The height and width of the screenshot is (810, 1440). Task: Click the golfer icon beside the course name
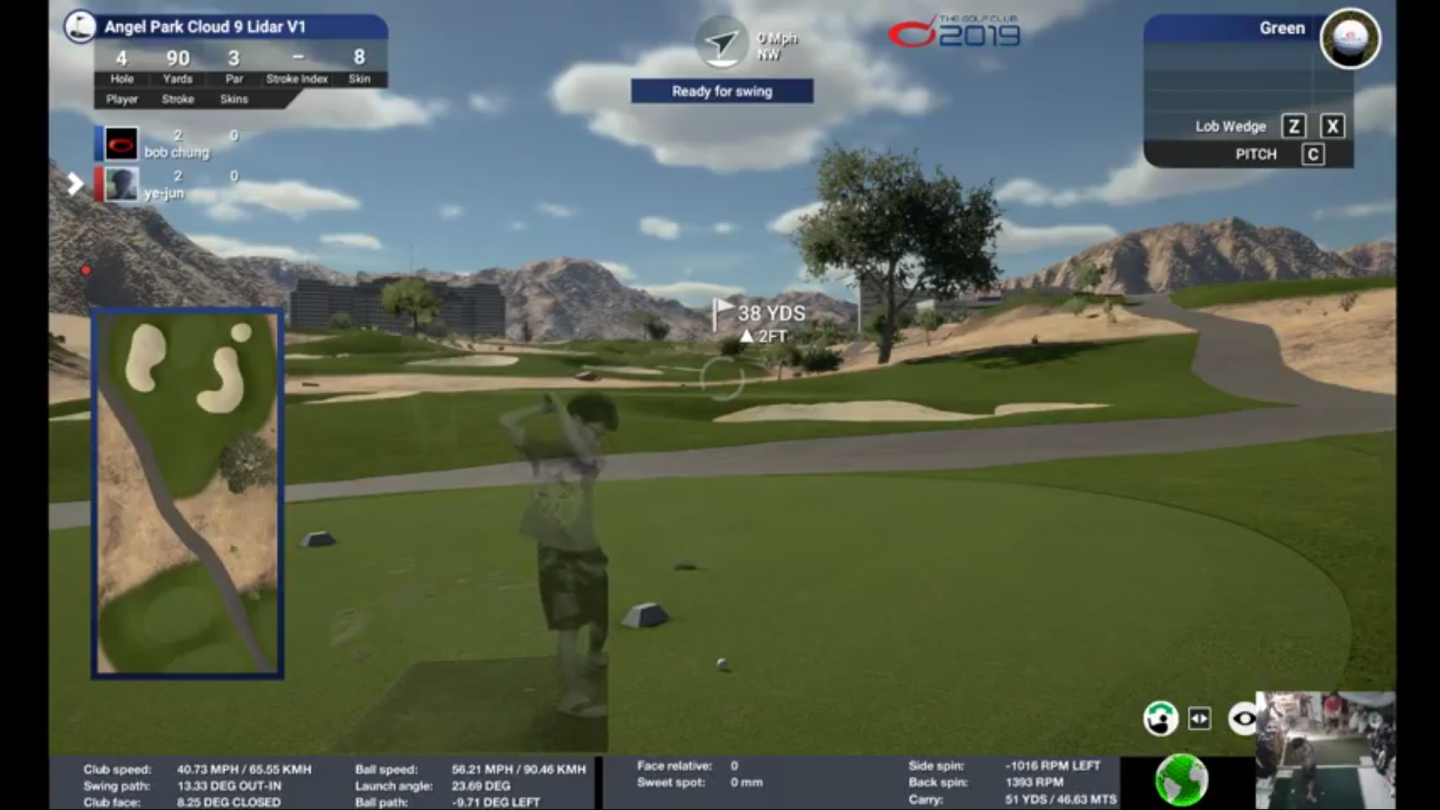coord(80,26)
